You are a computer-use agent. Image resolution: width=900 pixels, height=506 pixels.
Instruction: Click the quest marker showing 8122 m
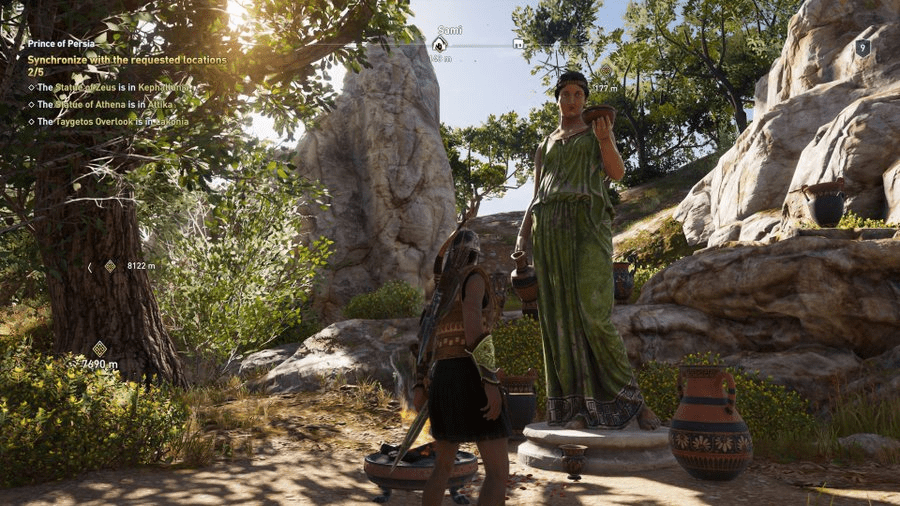click(110, 266)
